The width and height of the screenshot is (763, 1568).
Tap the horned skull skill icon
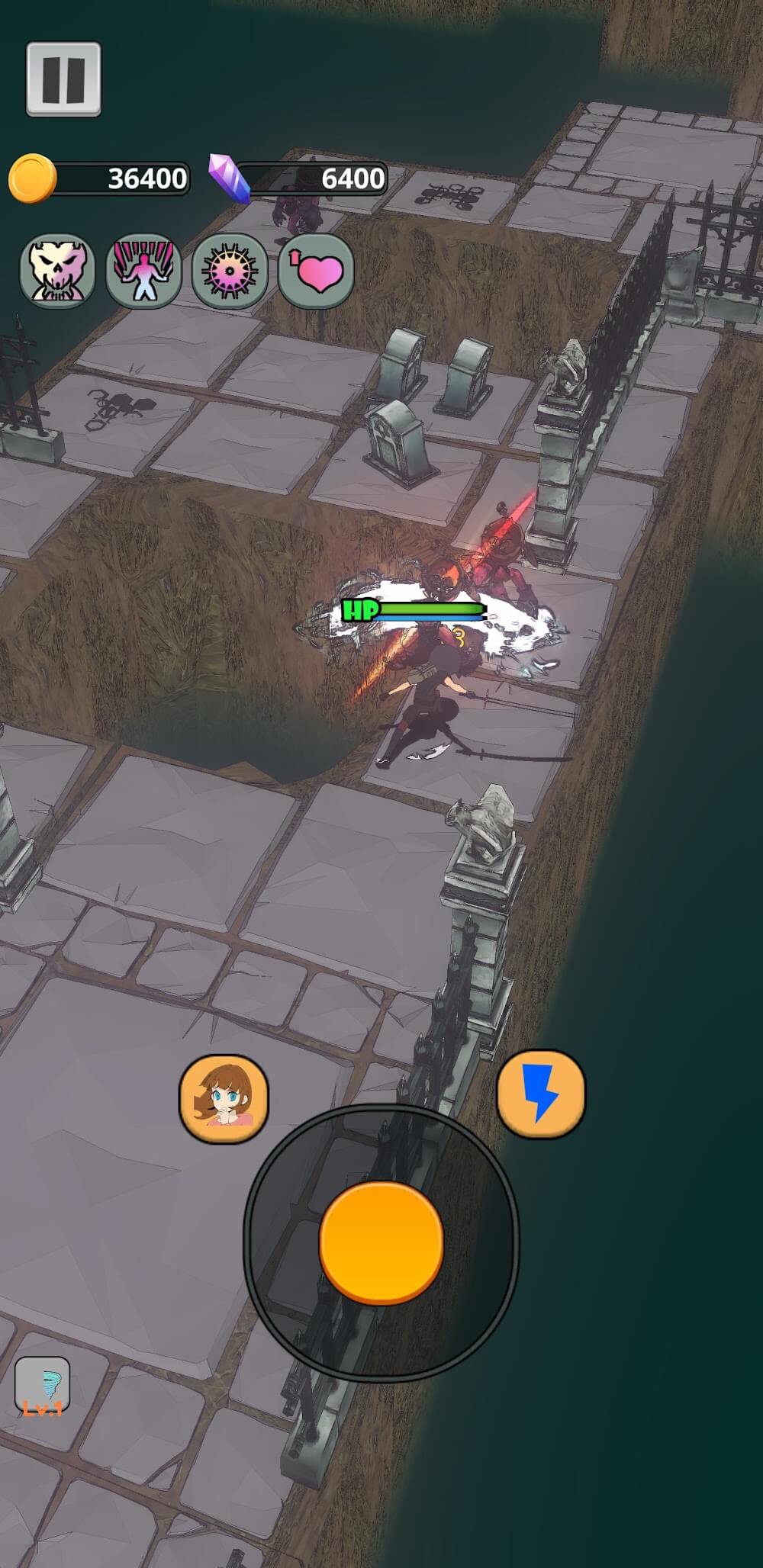tap(57, 271)
